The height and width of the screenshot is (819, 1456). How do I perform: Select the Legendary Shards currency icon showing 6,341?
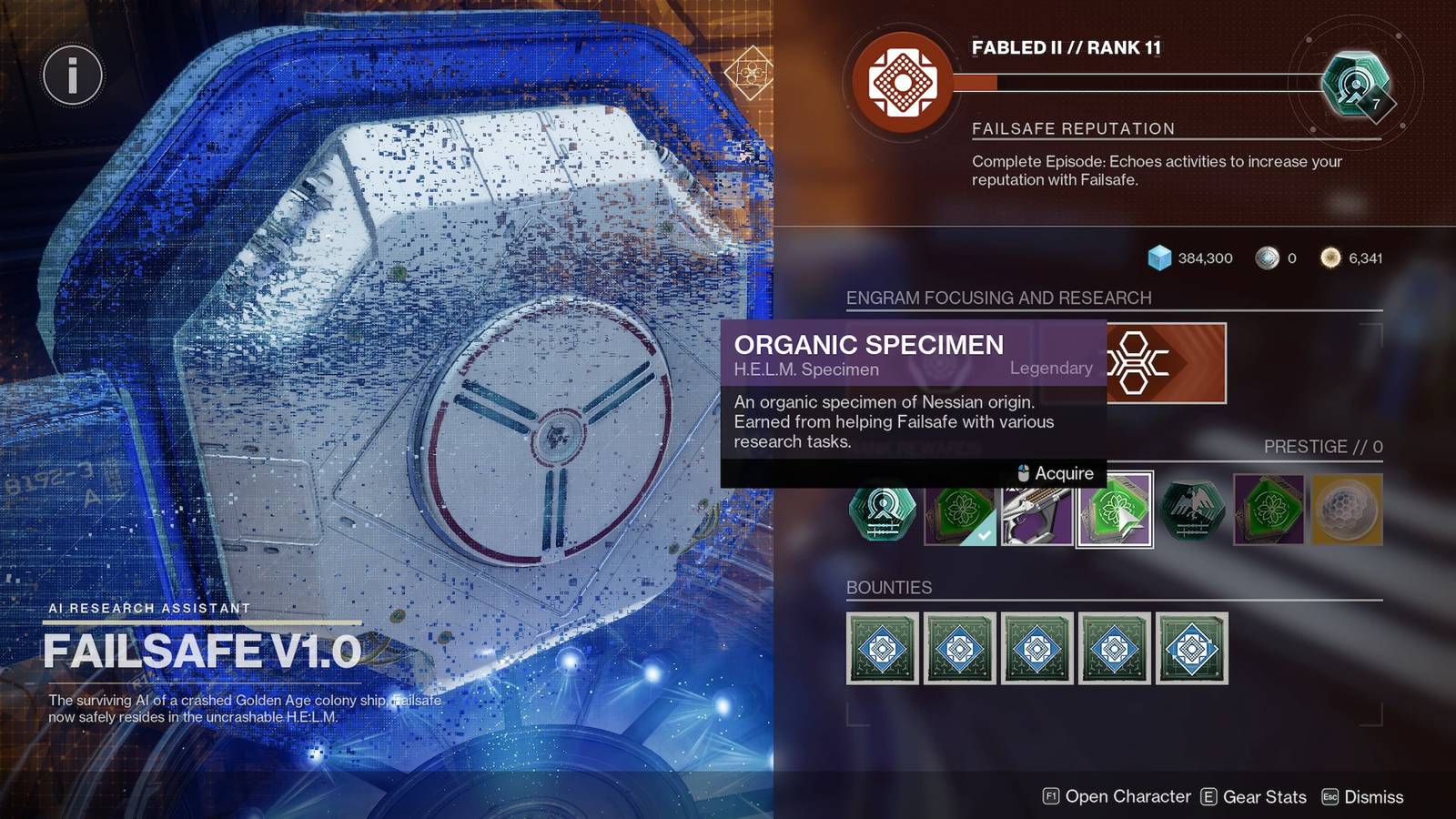[1329, 258]
